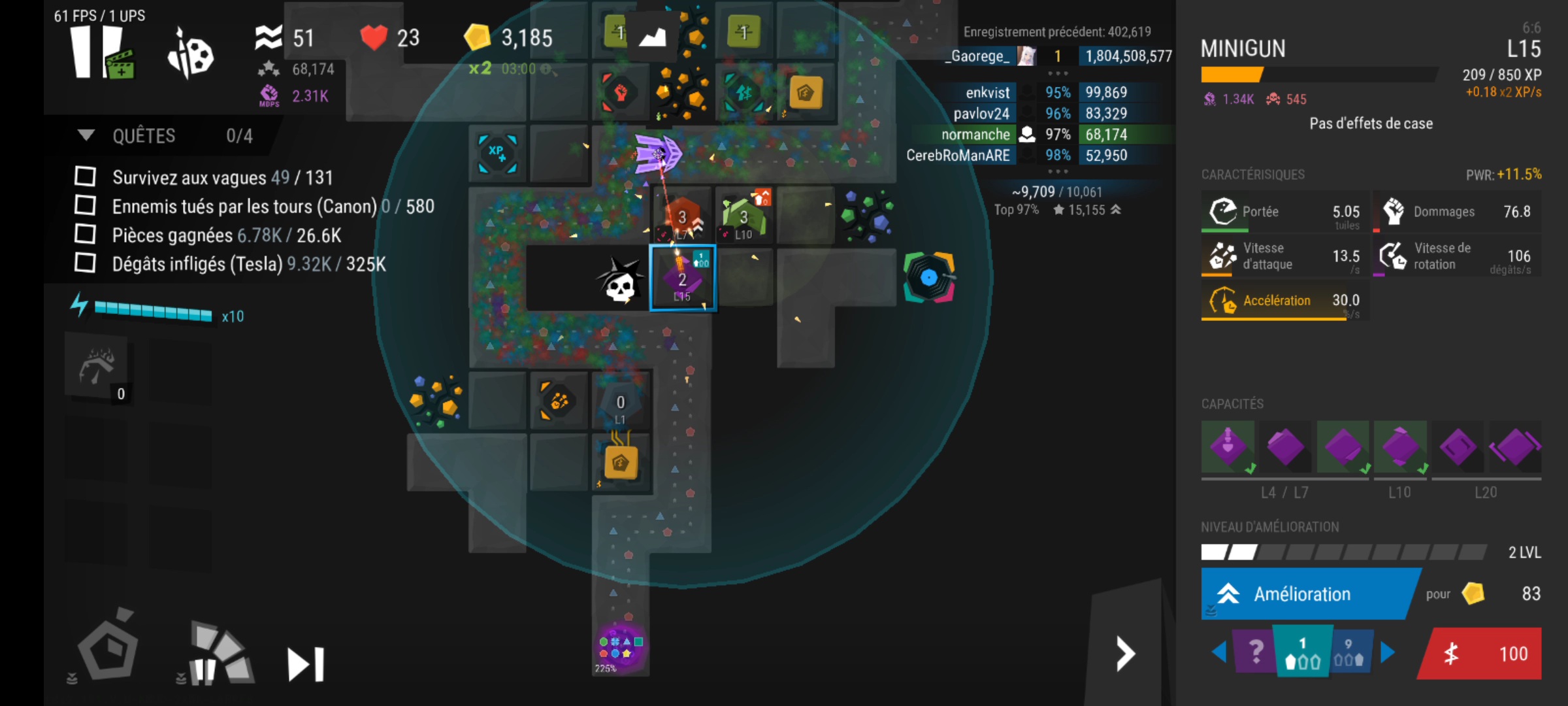Collapse the Quêtes objectives list
This screenshot has width=1568, height=706.
86,135
